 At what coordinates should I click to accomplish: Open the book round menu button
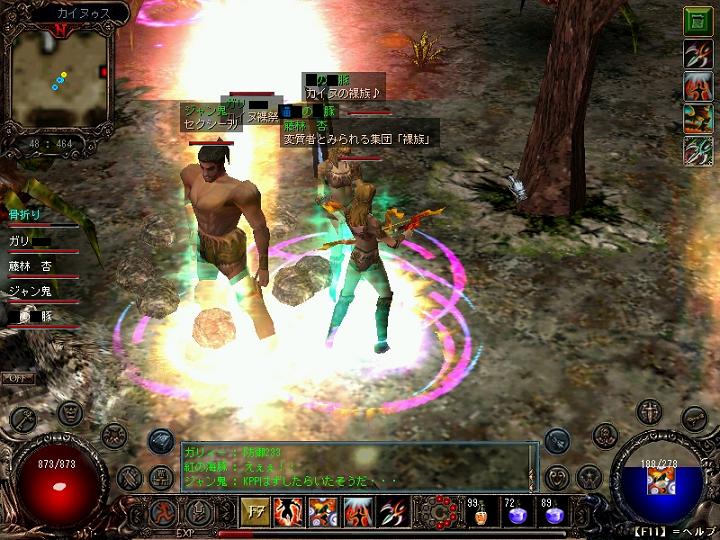coord(161,478)
